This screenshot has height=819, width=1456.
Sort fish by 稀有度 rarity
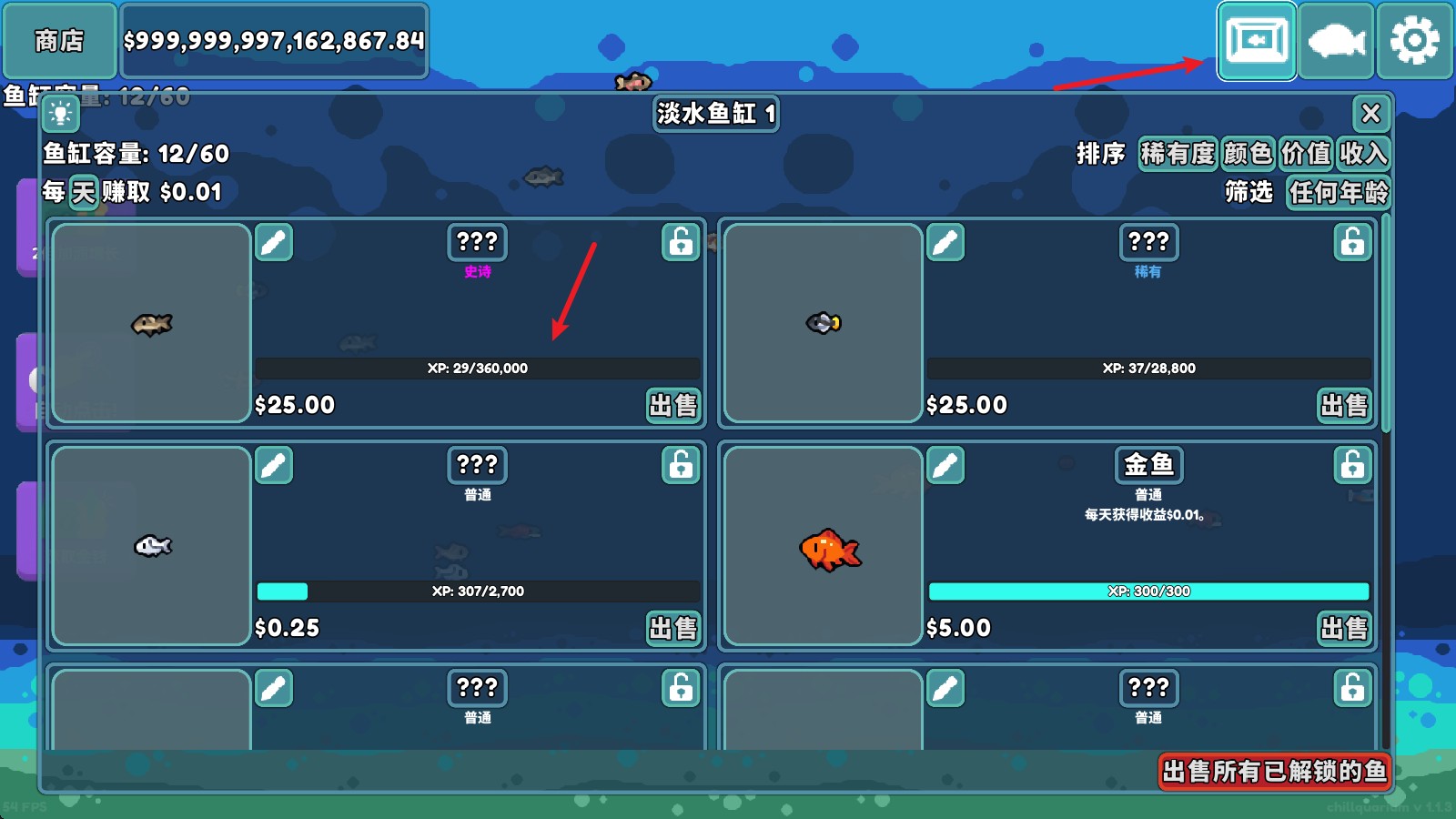tap(1178, 155)
